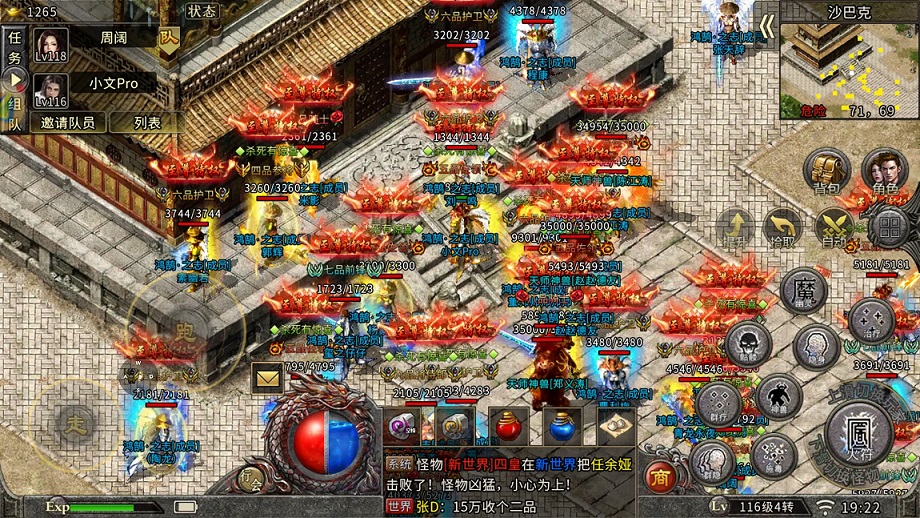
Task: Toggle 自动 auto-combat crossed swords
Action: (834, 228)
